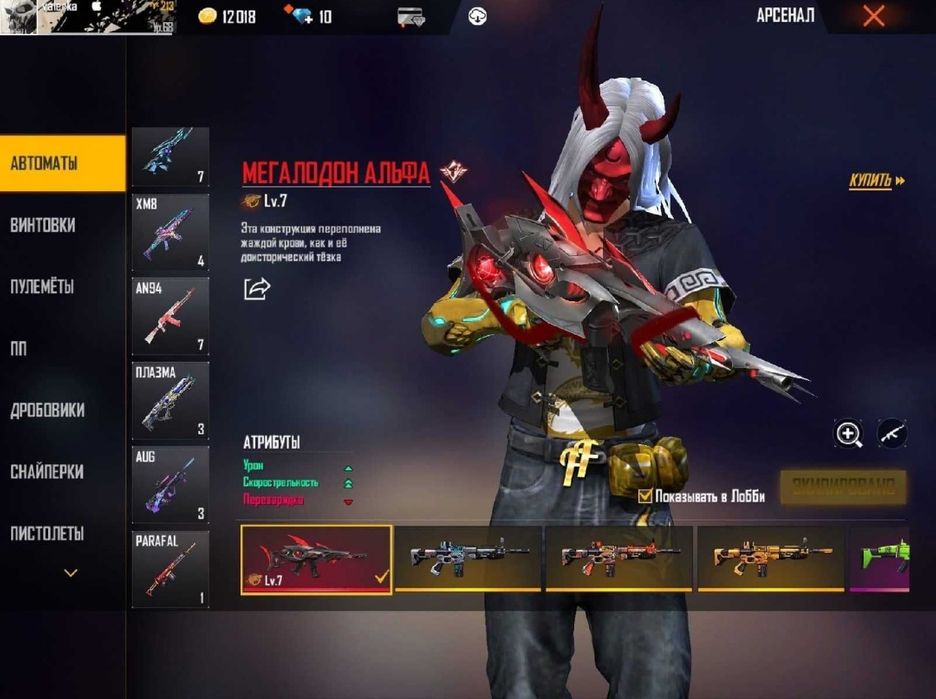Viewport: 936px width, 699px height.
Task: Close the Arsenal screen
Action: tap(873, 16)
